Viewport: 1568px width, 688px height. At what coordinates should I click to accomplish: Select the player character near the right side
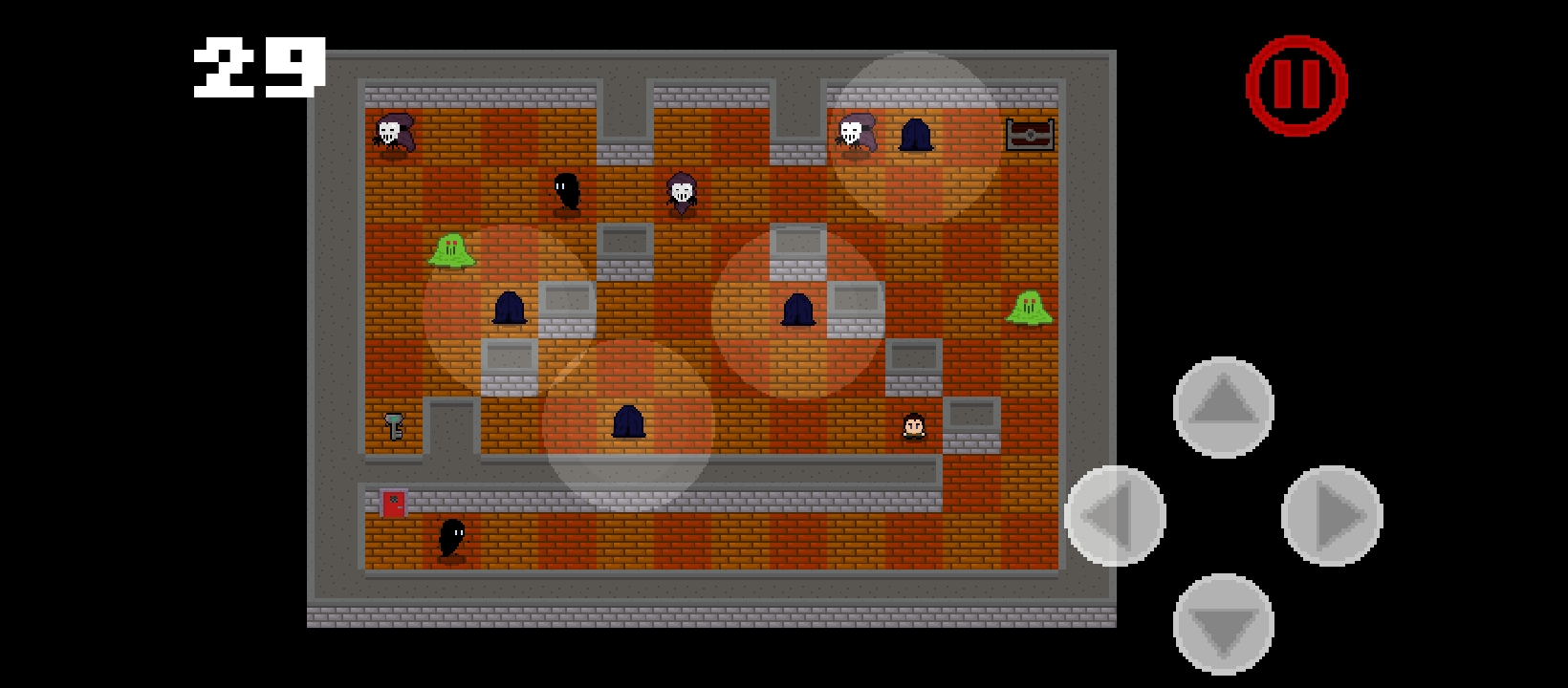coord(912,424)
